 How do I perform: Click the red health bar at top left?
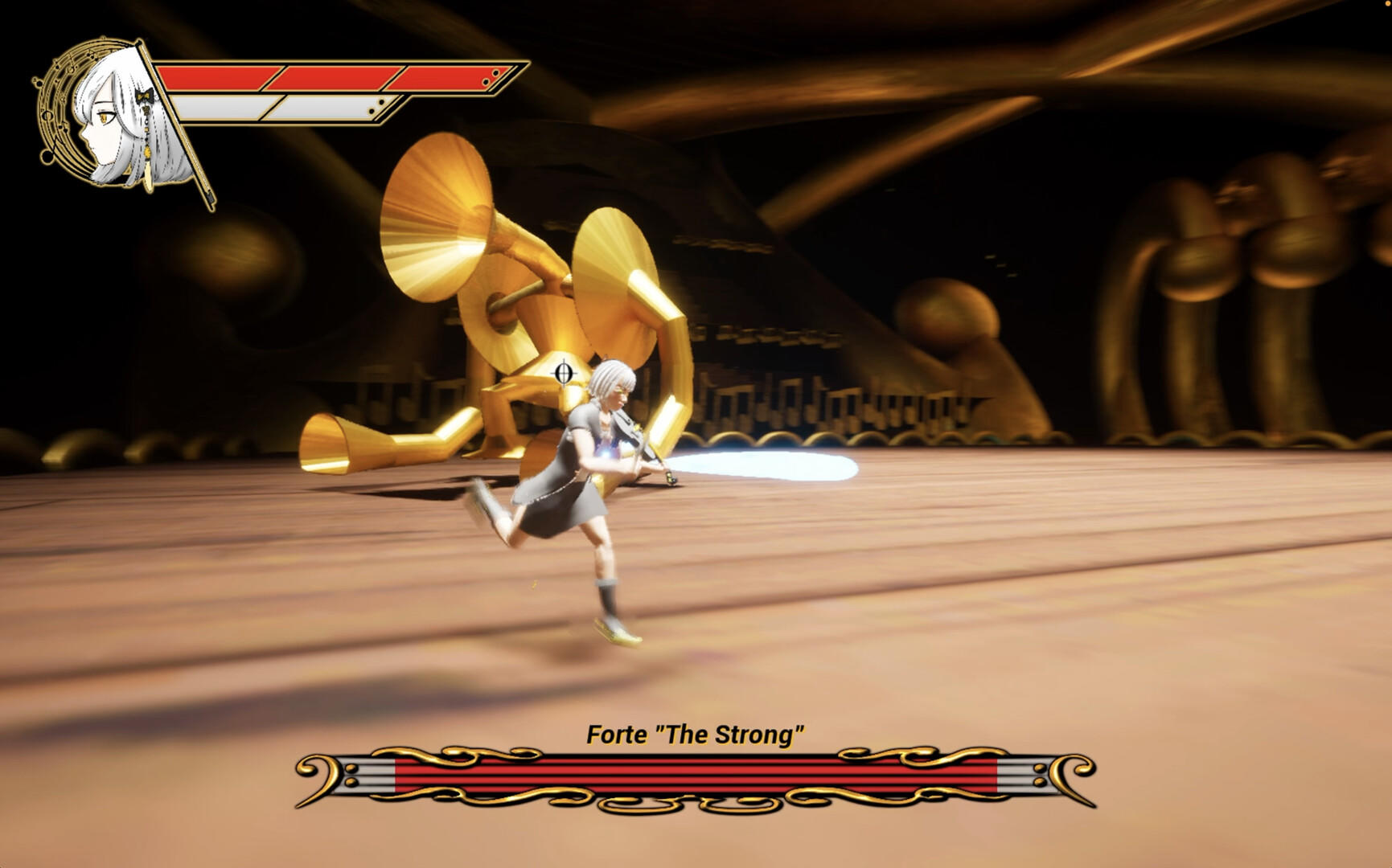[x=322, y=78]
